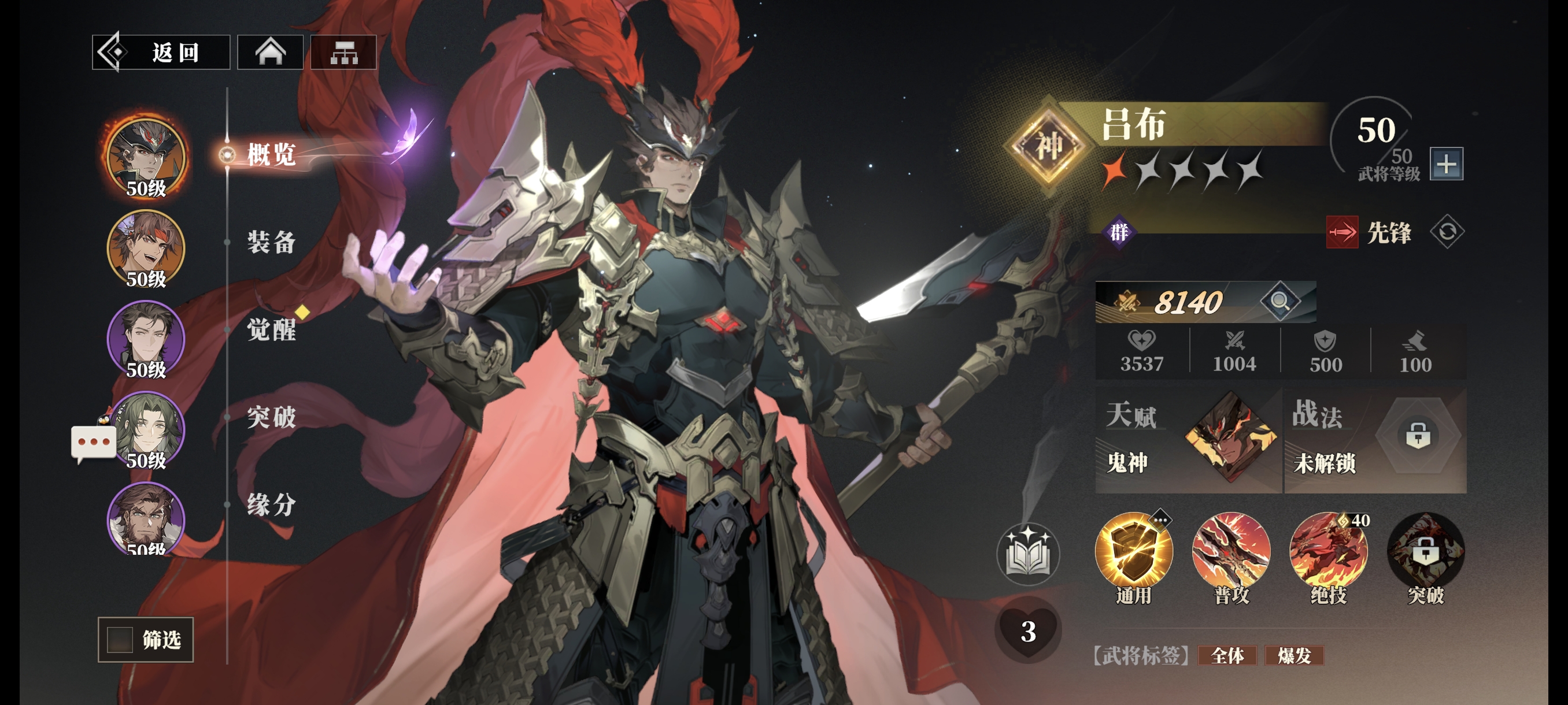
Task: Inspect power details with the magnifier icon
Action: point(1279,300)
